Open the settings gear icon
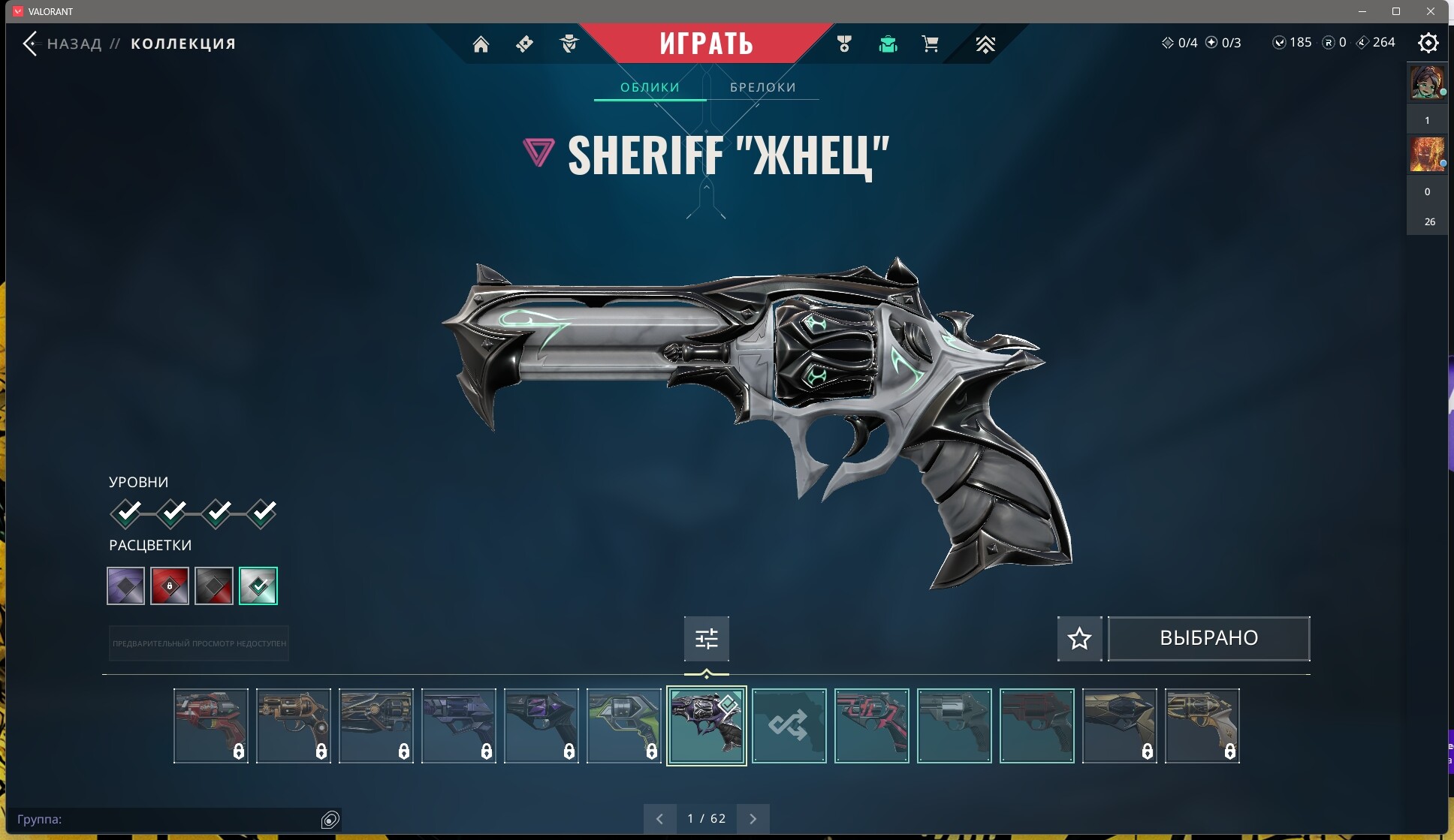Viewport: 1454px width, 840px height. 1429,44
